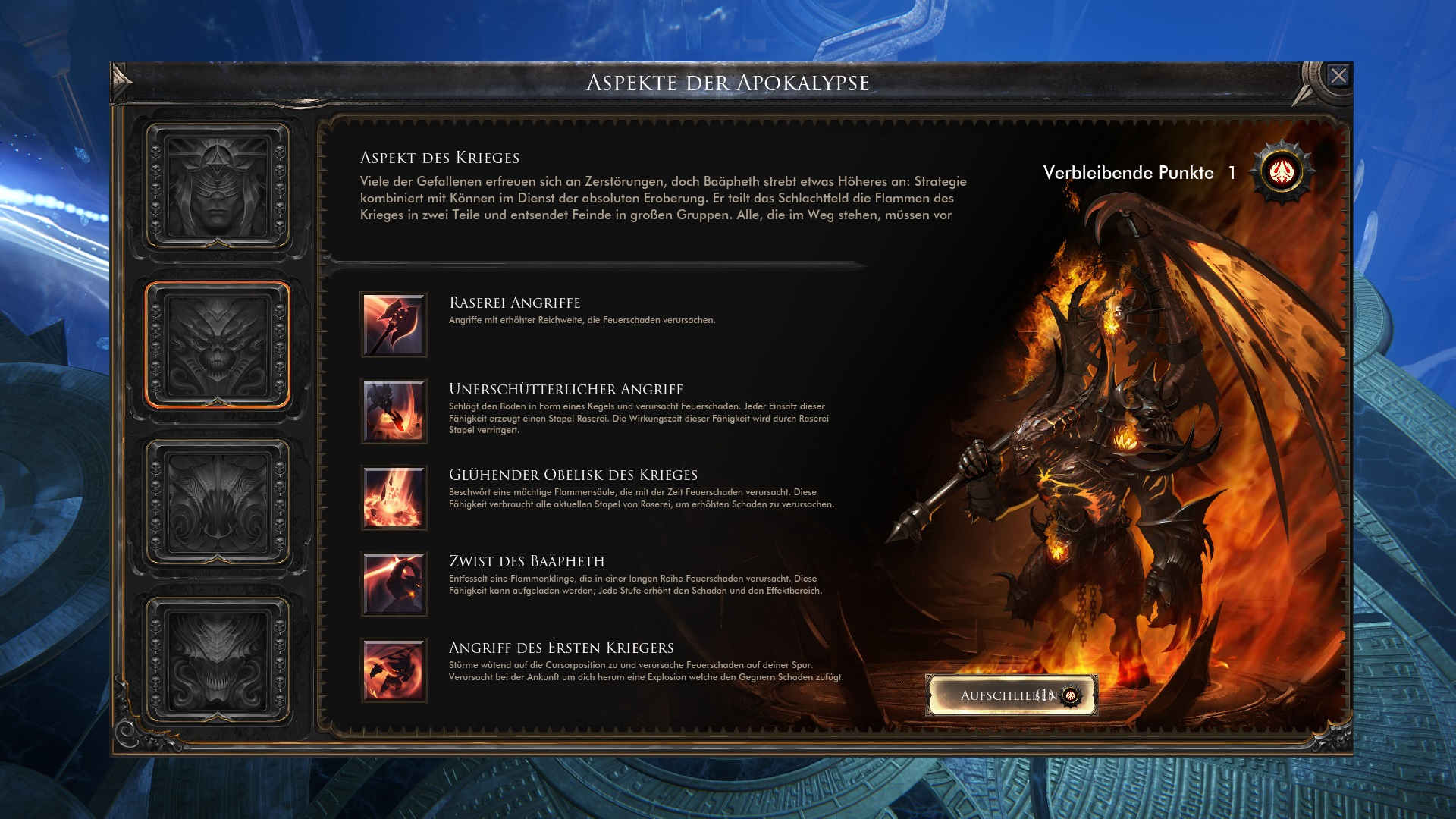
Task: Switch to the third carved aspect tile
Action: [x=218, y=502]
